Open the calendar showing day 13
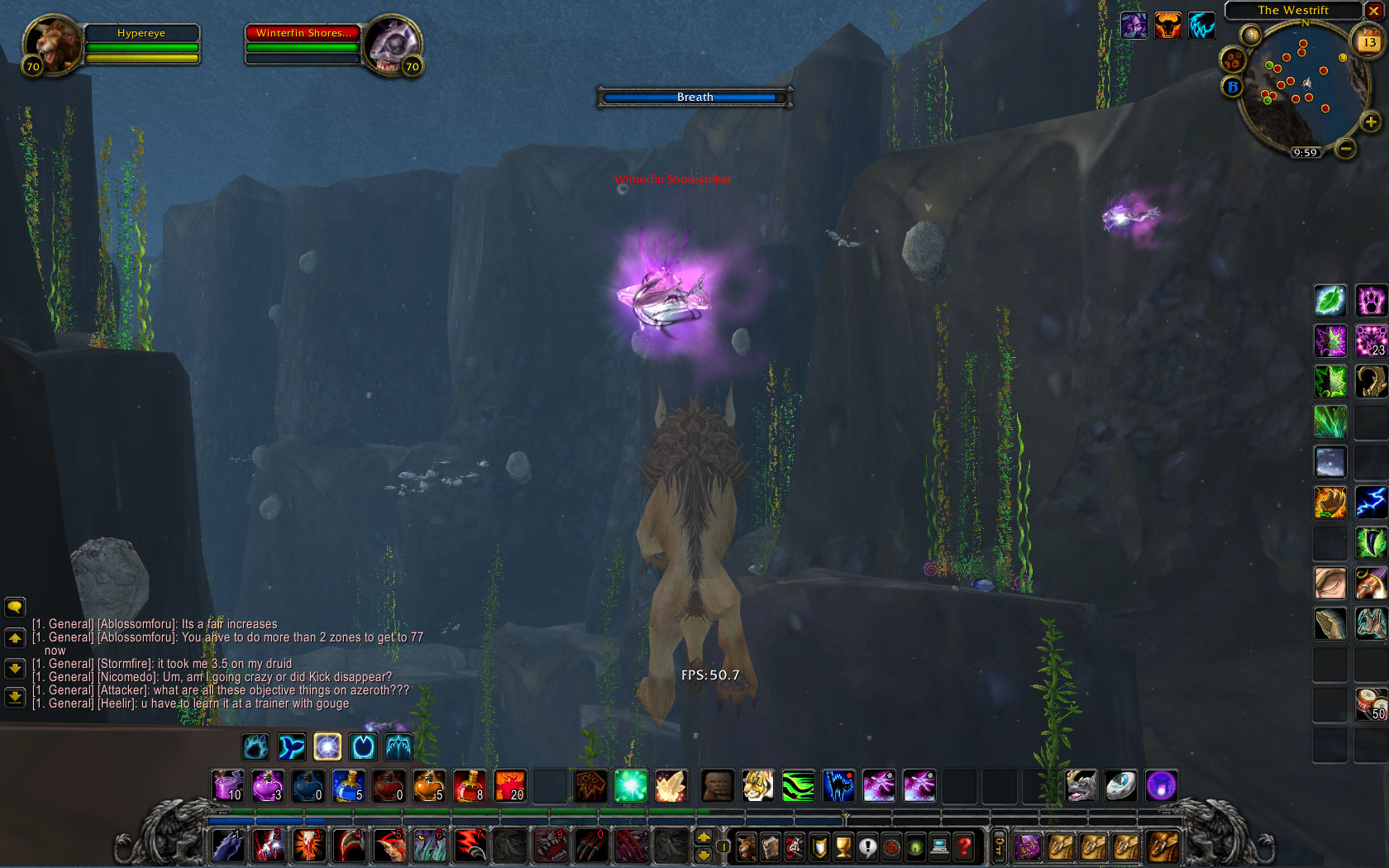This screenshot has height=868, width=1389. coord(1369,41)
